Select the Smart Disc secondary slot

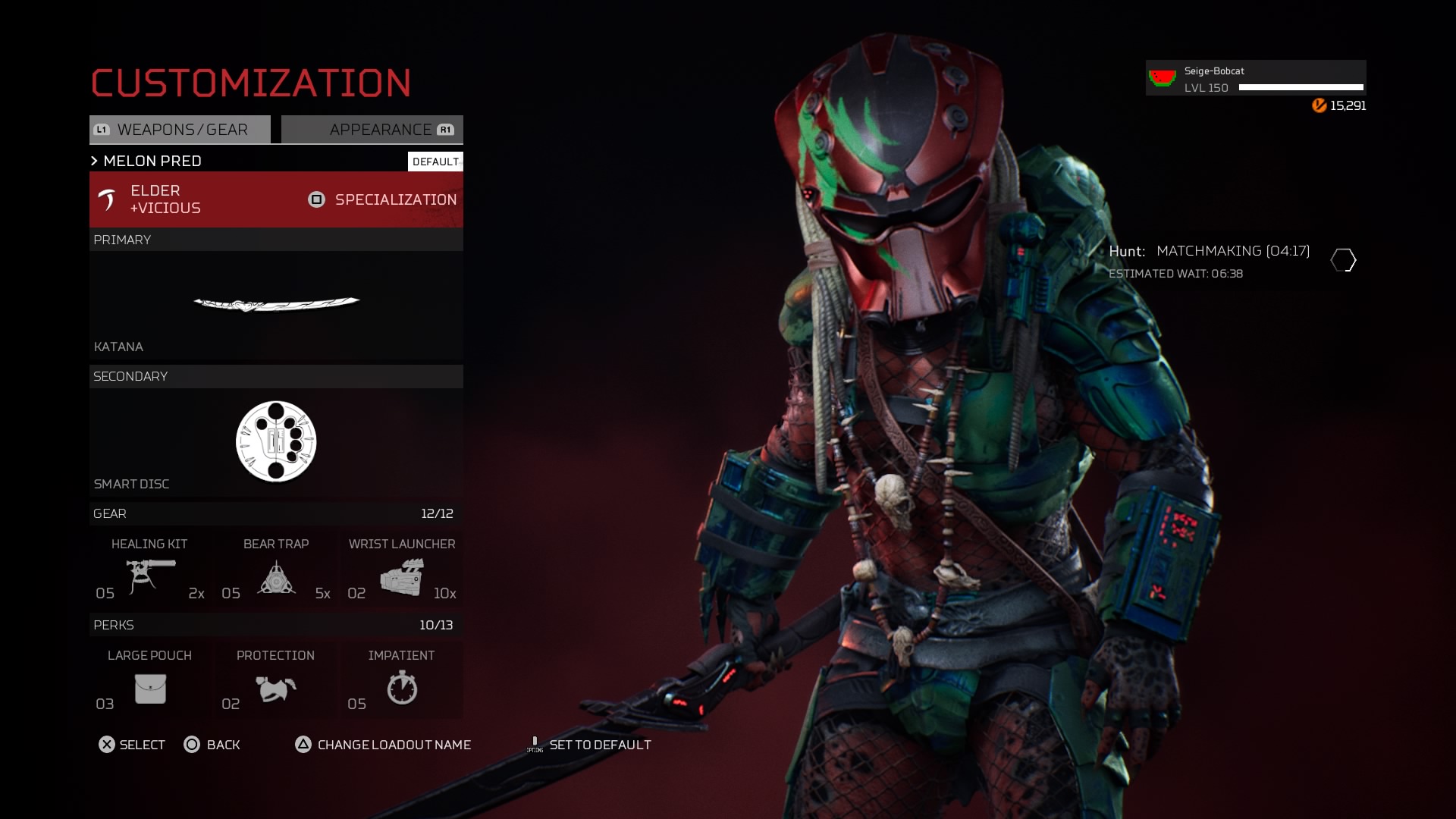click(x=276, y=442)
